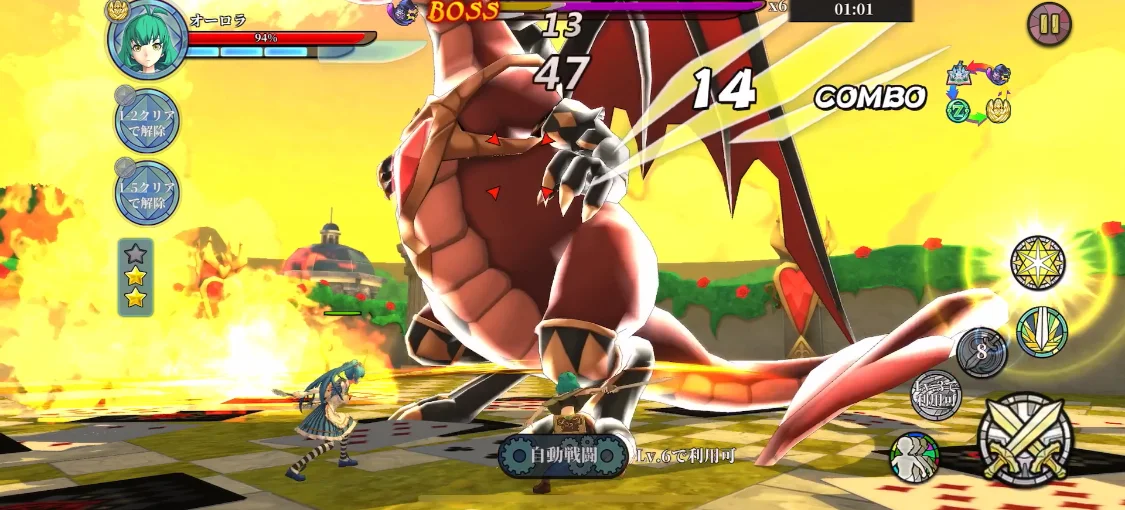Pause the battle with the pause button
Screen dimensions: 1125x510
1048,24
